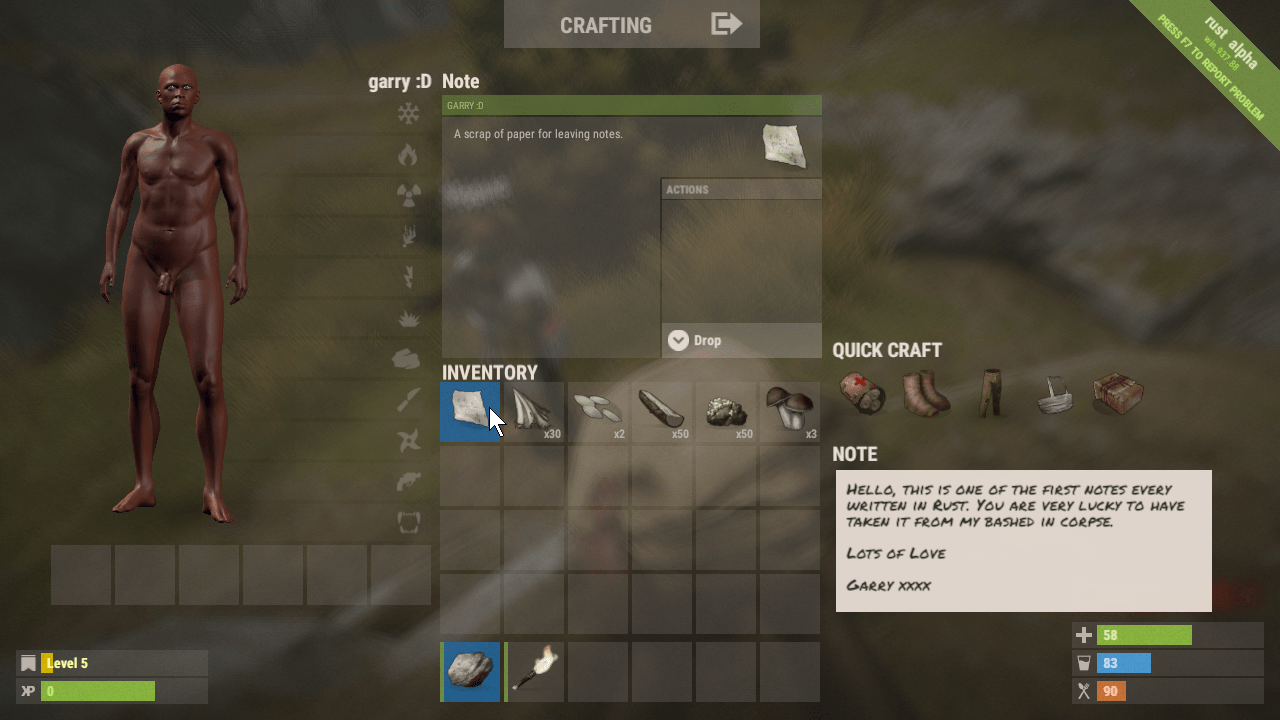Quick craft the bandage

point(862,394)
